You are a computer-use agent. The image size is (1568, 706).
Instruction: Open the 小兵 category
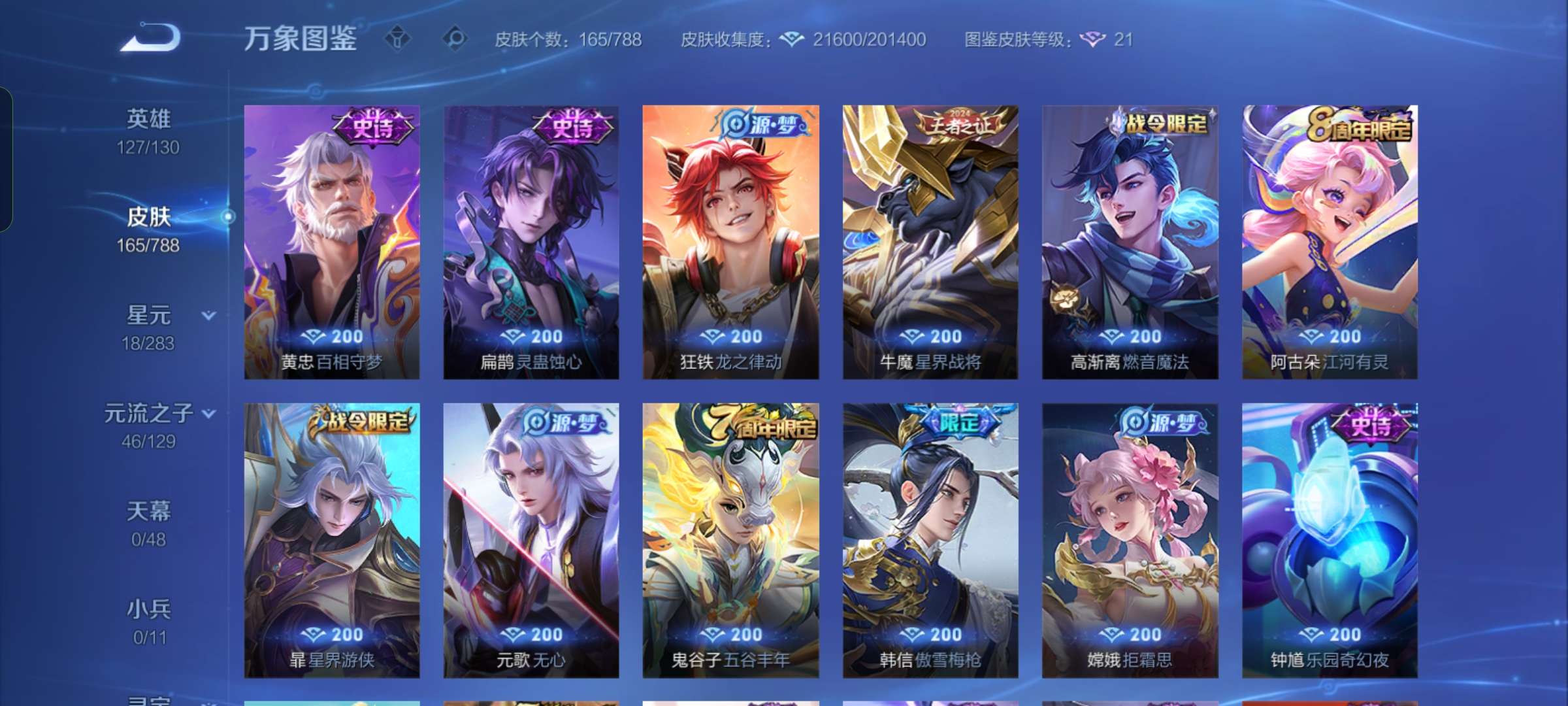pos(149,609)
